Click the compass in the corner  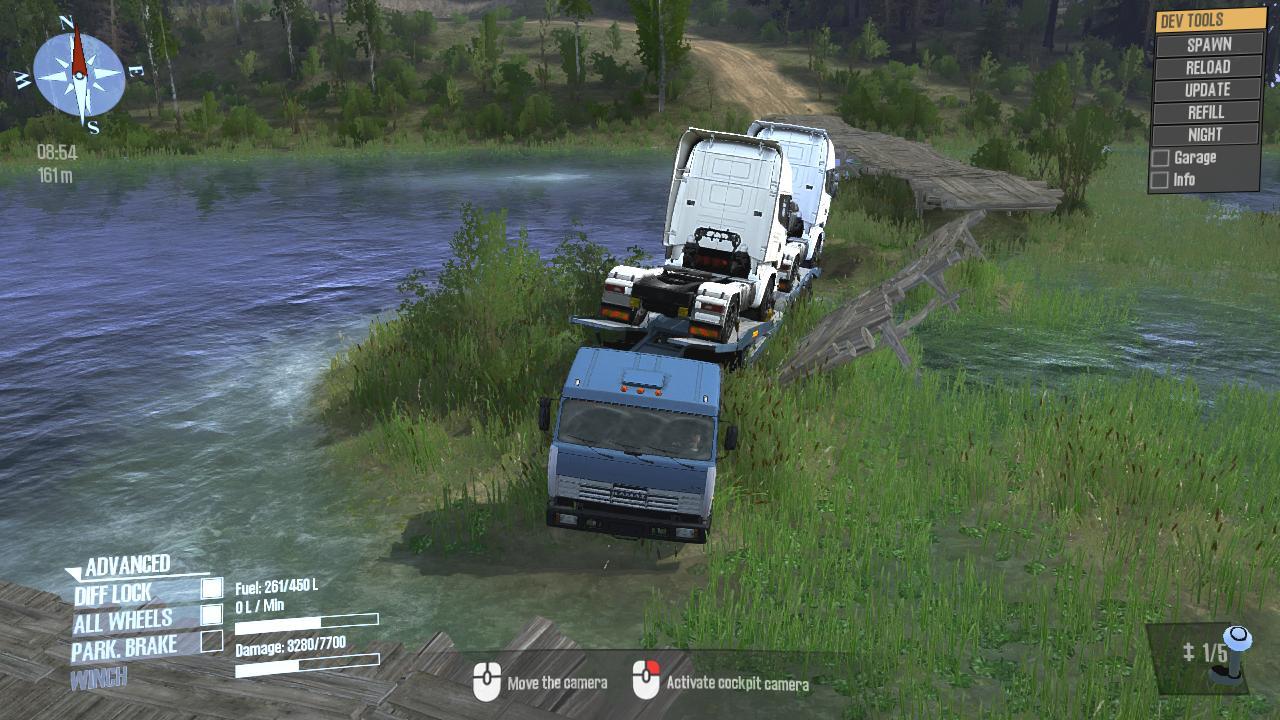coord(79,74)
